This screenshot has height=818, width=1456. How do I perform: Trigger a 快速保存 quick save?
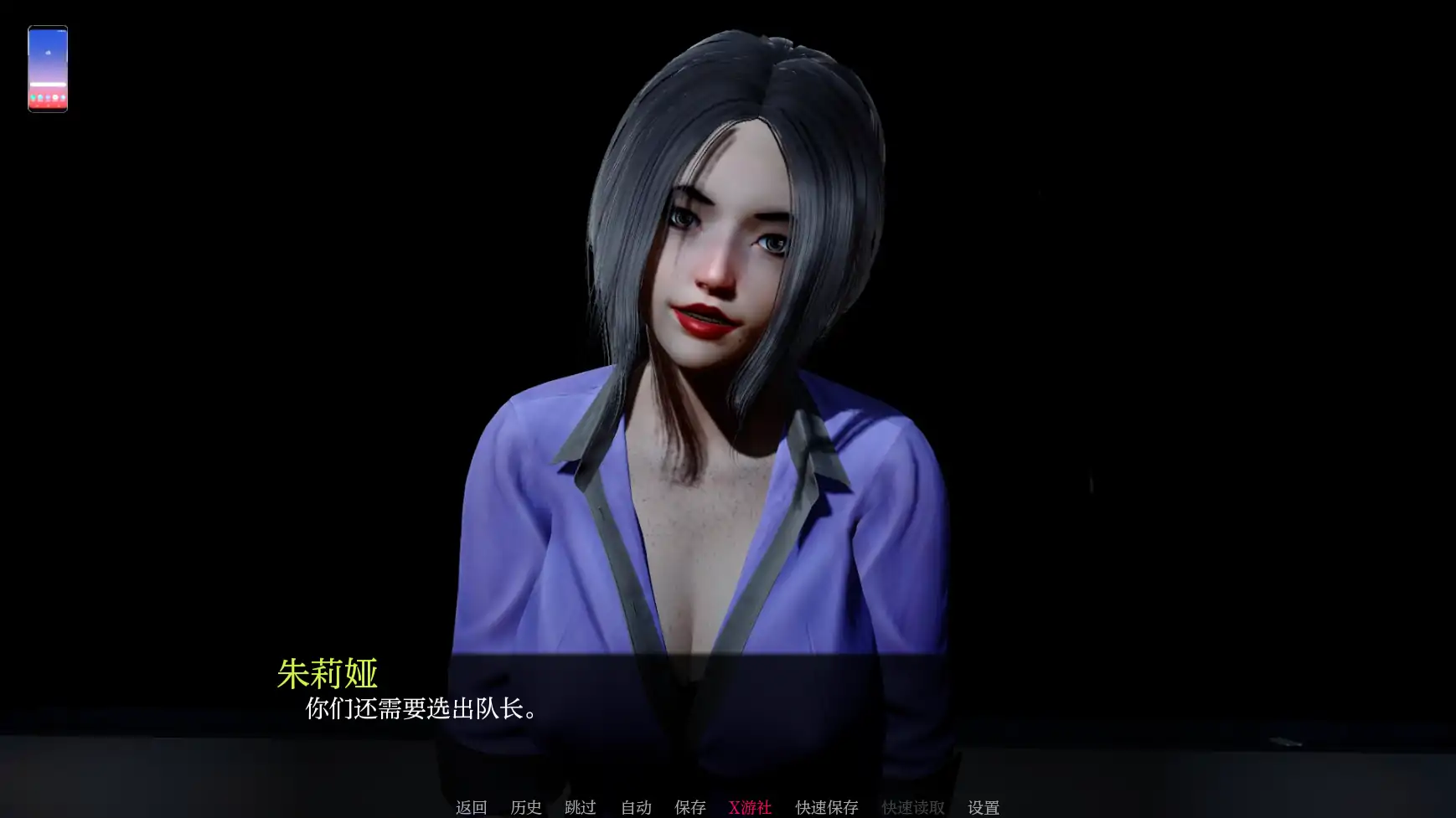[825, 807]
